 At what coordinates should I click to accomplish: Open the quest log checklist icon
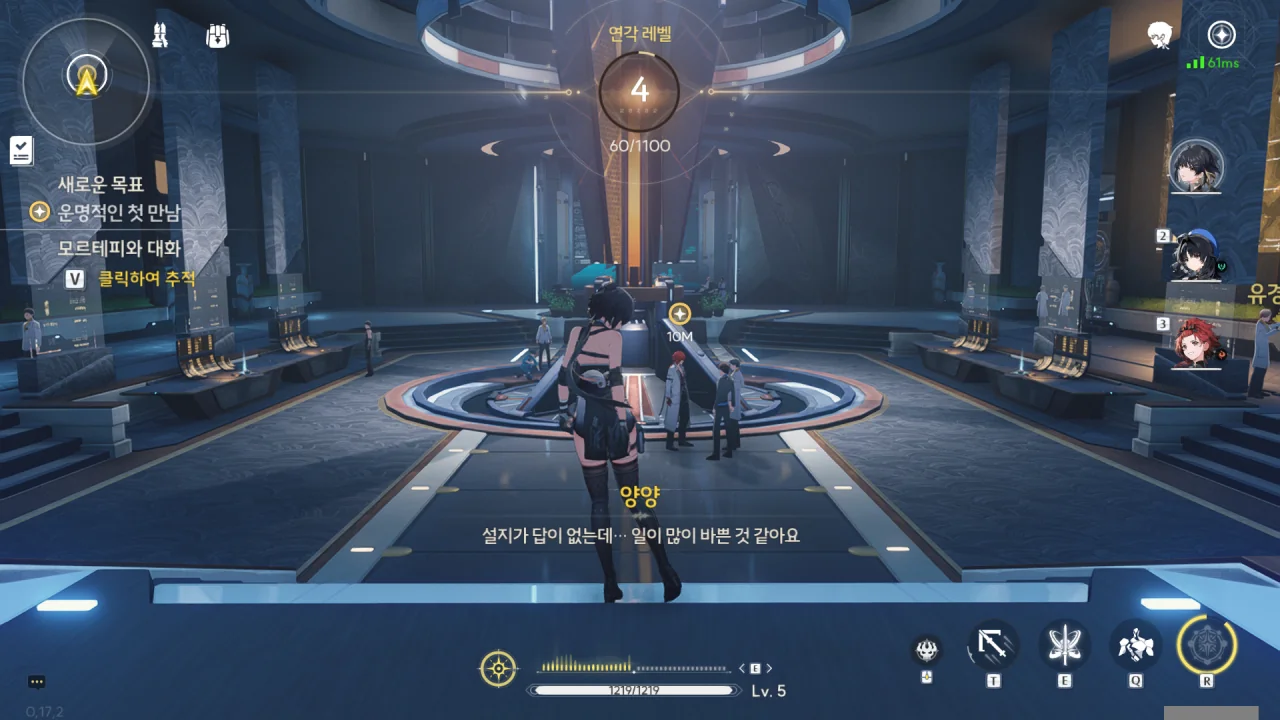click(21, 151)
